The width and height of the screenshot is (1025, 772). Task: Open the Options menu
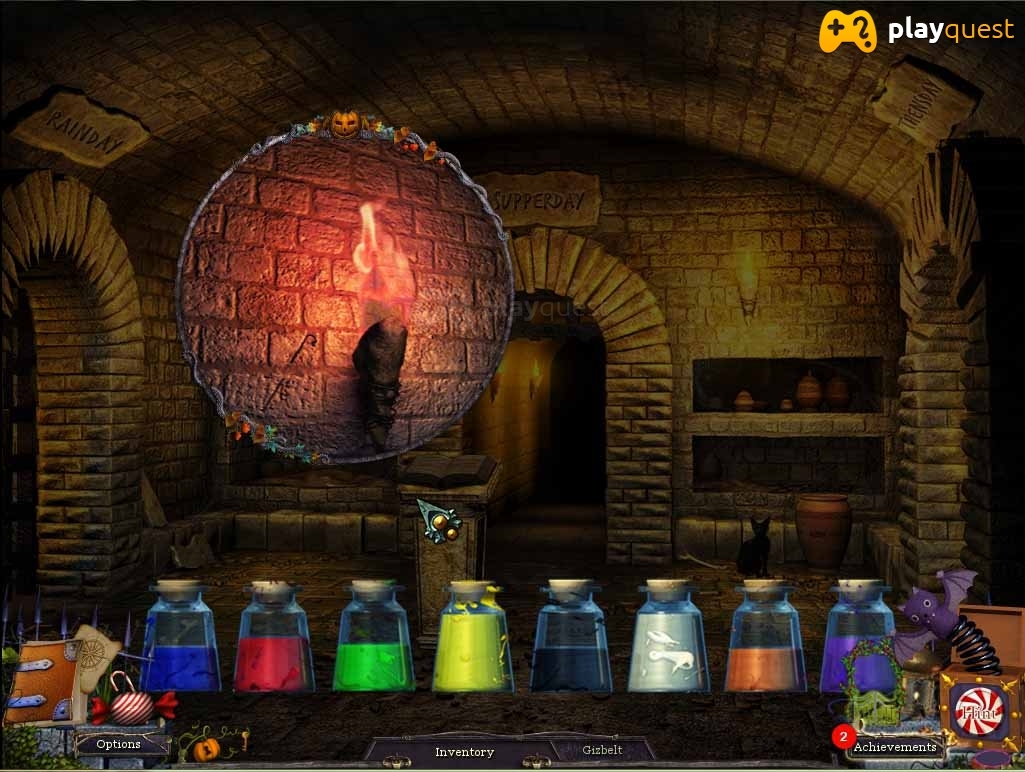119,744
